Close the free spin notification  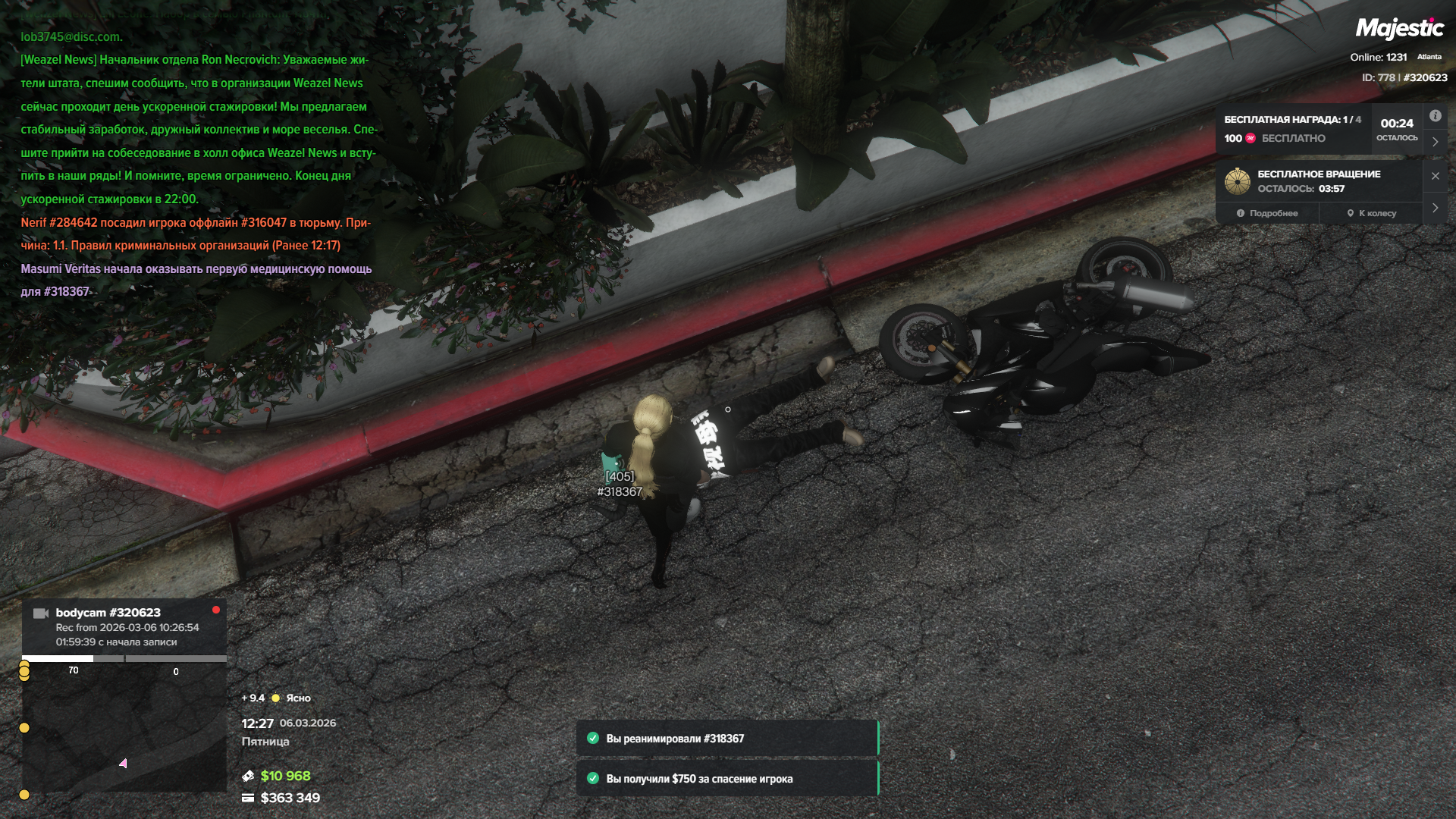click(x=1435, y=176)
